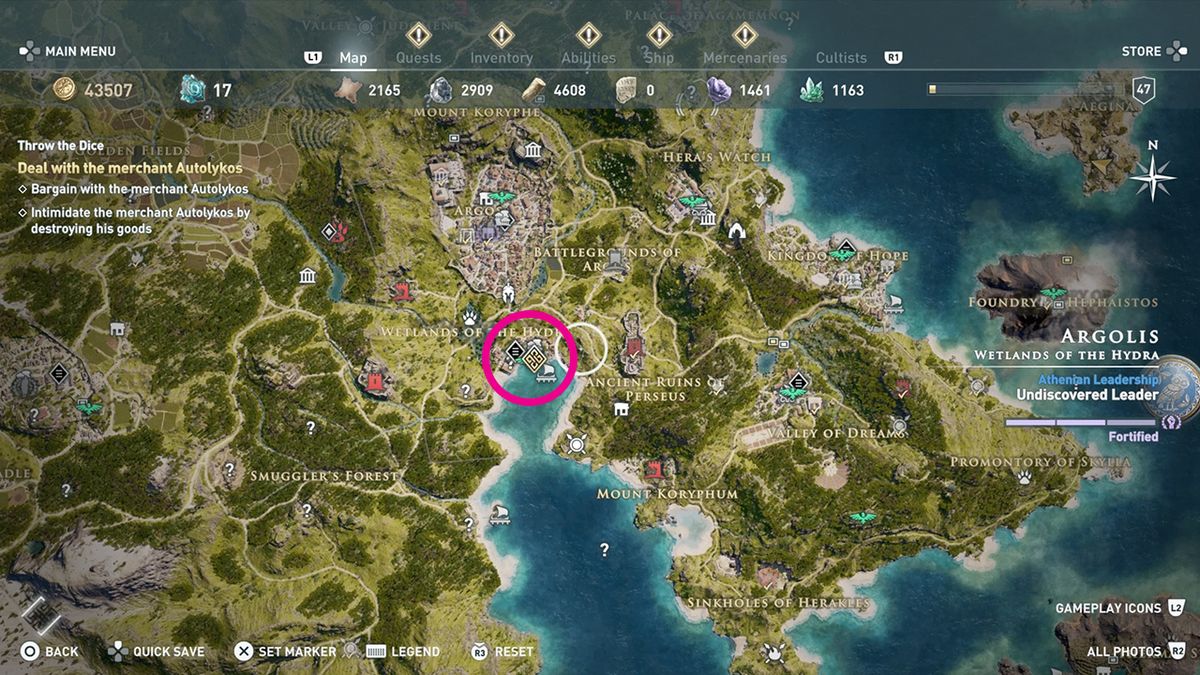Go Back from the map
This screenshot has height=675, width=1200.
click(x=50, y=651)
